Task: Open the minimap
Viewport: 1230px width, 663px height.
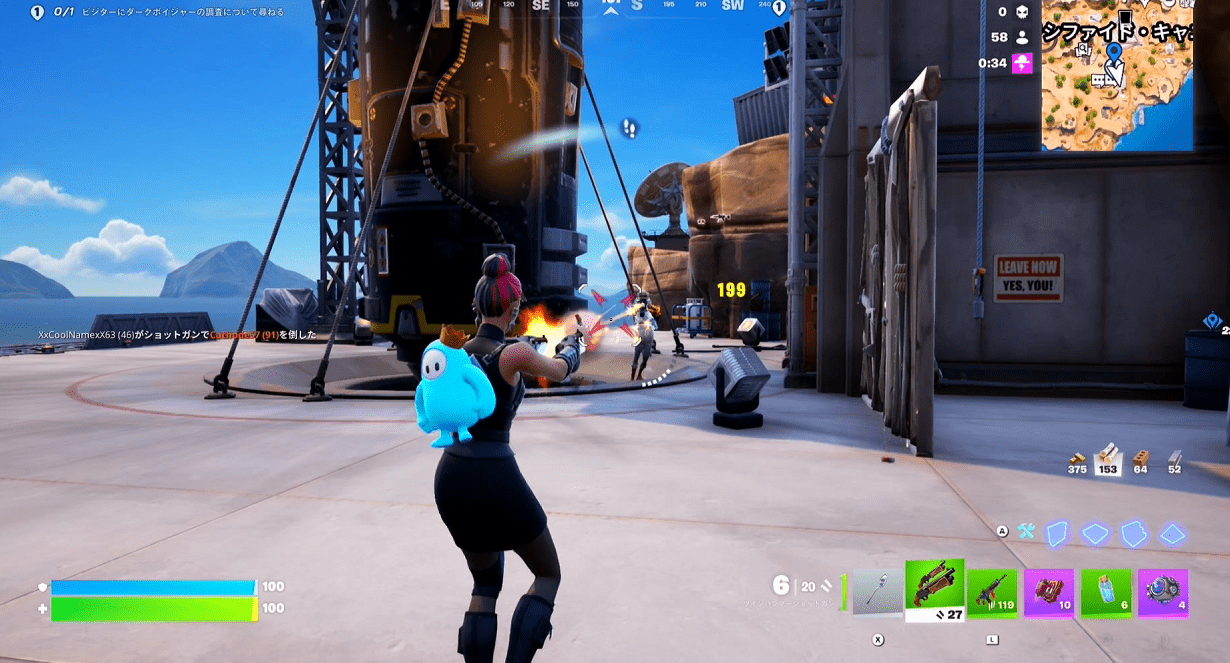Action: click(x=1117, y=75)
